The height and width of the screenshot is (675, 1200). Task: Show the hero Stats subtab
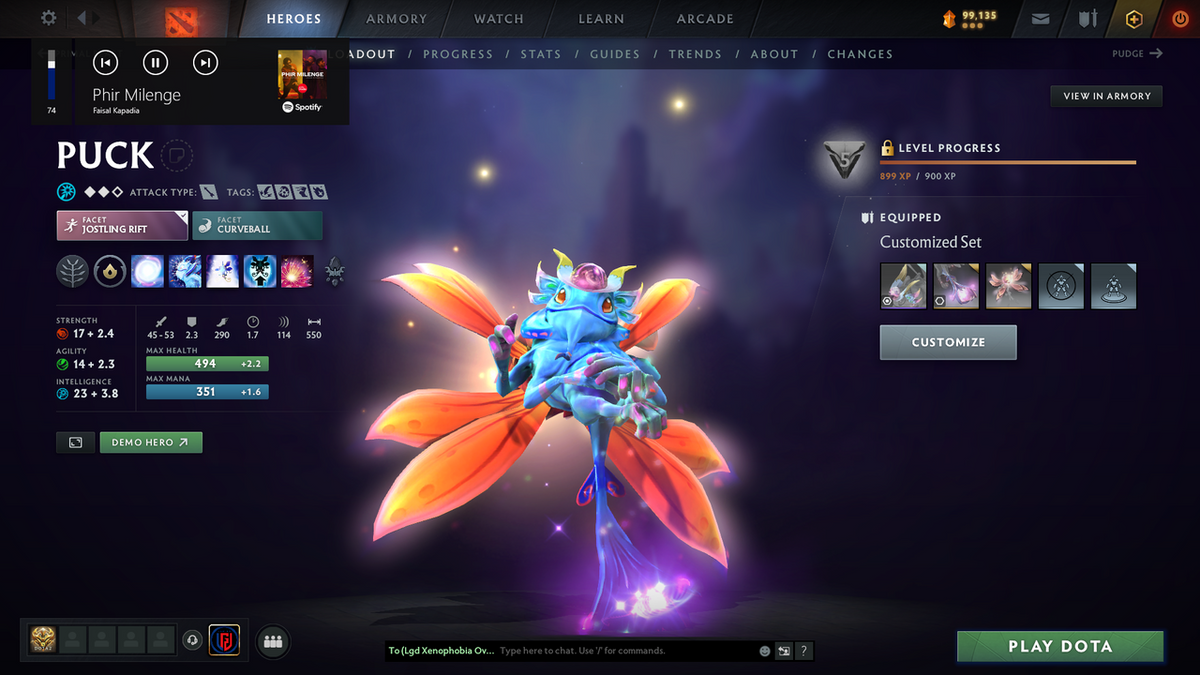click(541, 54)
